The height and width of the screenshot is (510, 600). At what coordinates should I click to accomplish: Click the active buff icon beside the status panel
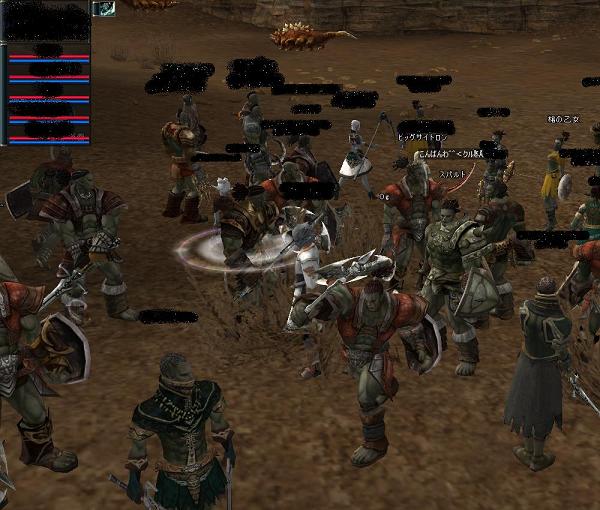[x=103, y=8]
